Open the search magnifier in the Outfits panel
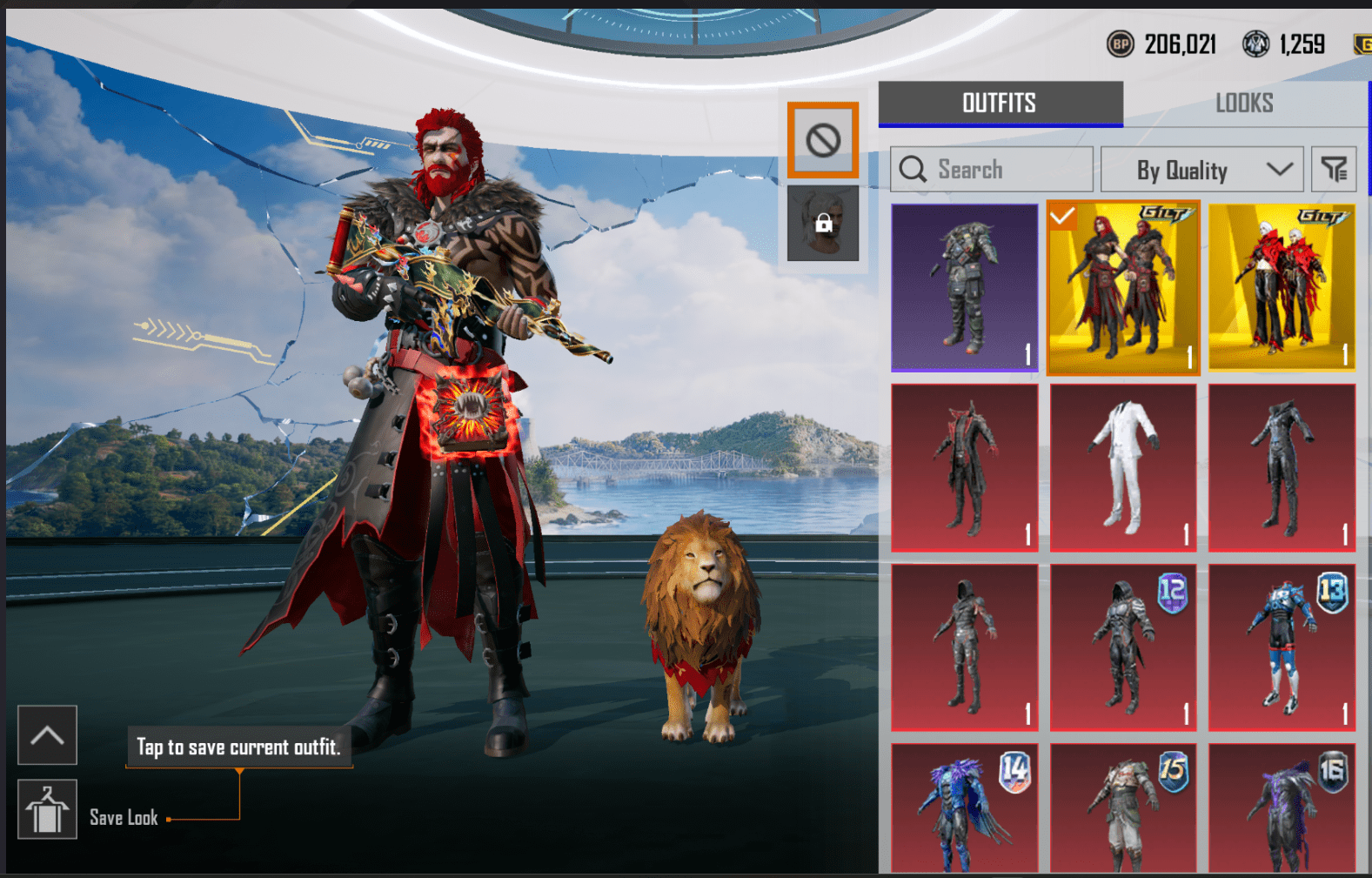This screenshot has width=1372, height=878. coord(913,169)
